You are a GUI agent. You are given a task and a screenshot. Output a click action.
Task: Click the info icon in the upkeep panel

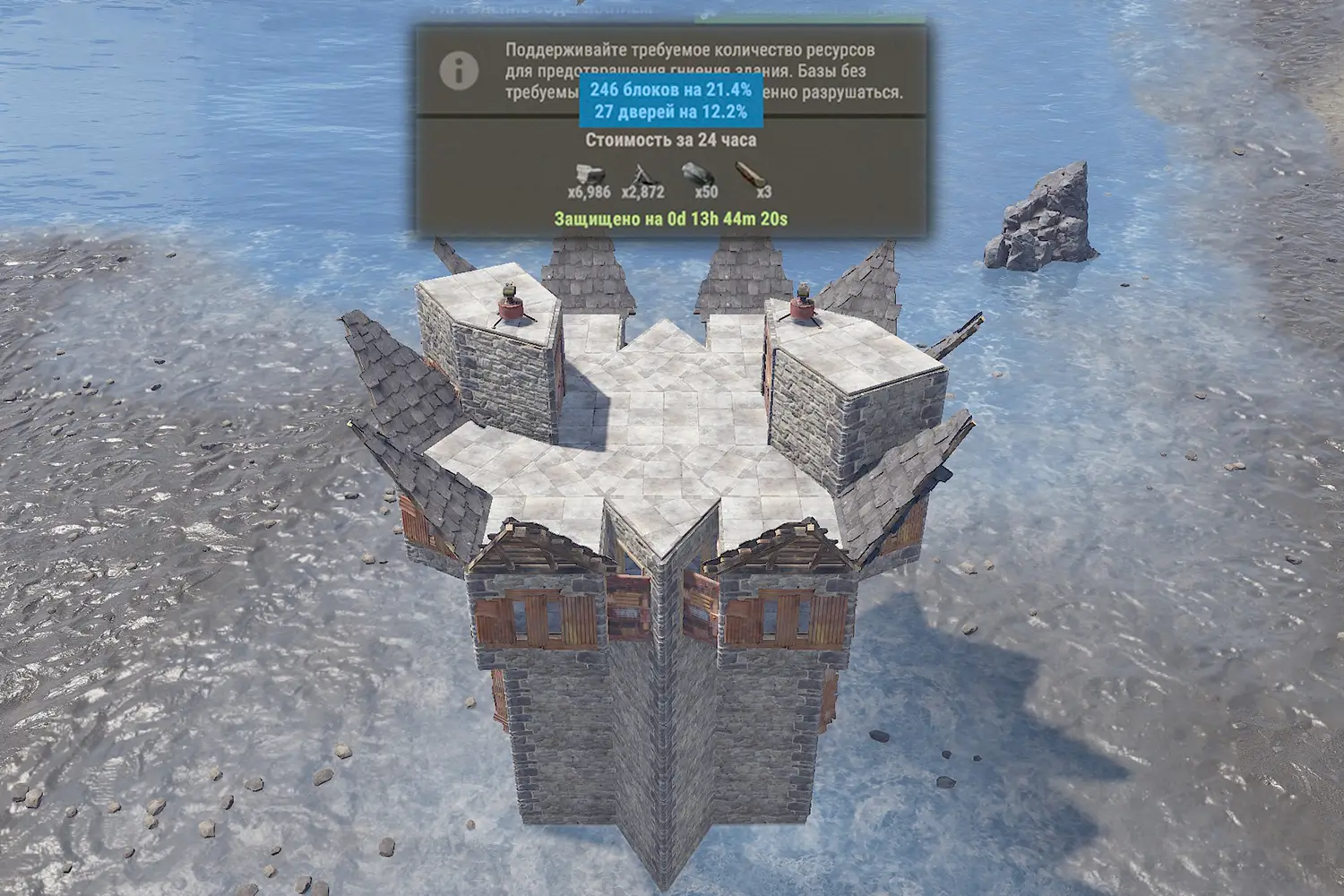click(459, 71)
